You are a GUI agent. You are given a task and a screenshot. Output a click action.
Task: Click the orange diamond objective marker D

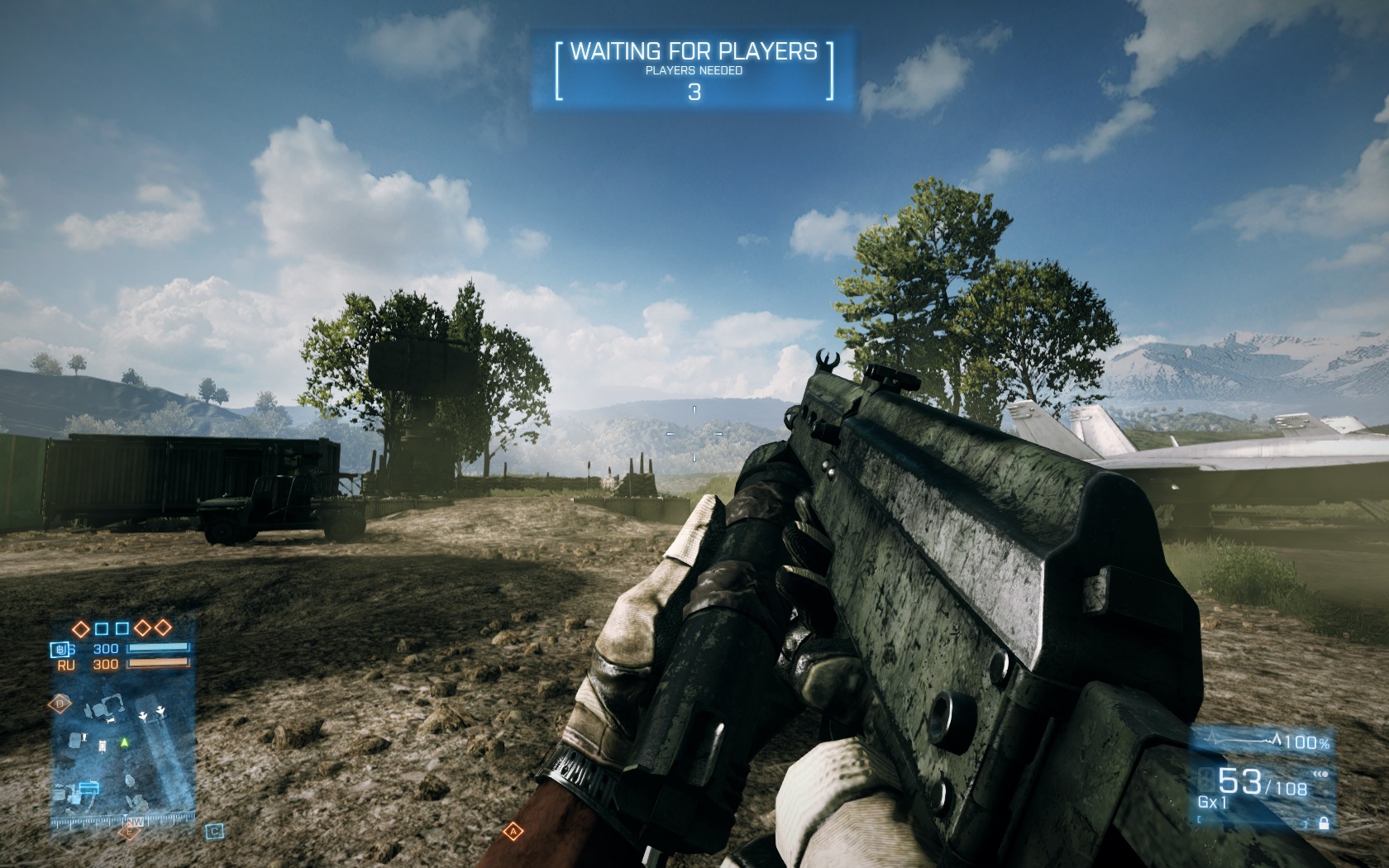(x=60, y=703)
